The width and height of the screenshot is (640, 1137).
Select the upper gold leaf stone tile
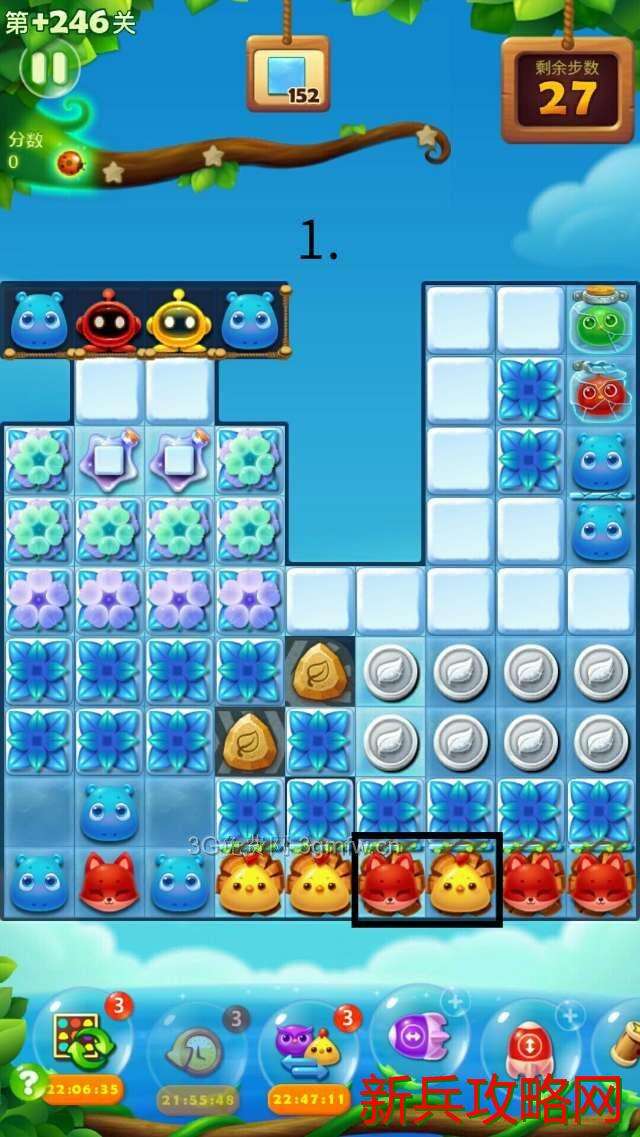320,672
